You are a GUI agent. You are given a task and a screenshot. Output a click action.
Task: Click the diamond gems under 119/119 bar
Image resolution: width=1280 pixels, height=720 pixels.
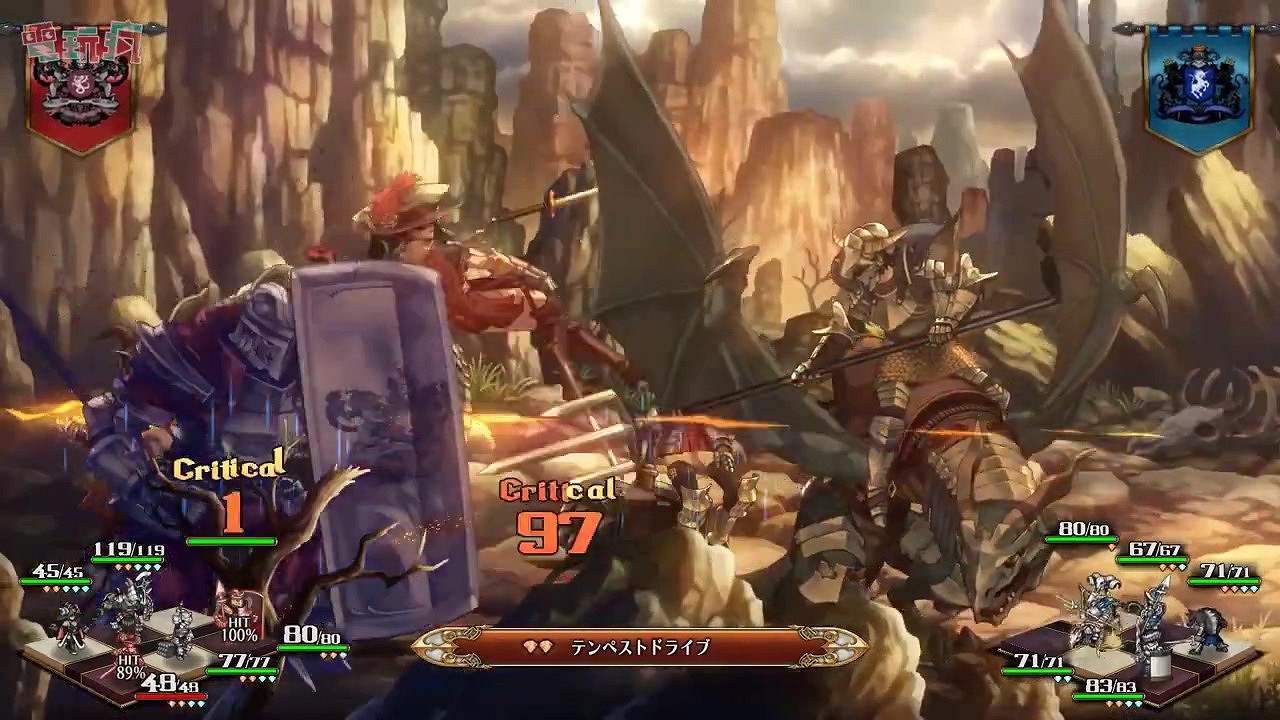click(x=139, y=567)
